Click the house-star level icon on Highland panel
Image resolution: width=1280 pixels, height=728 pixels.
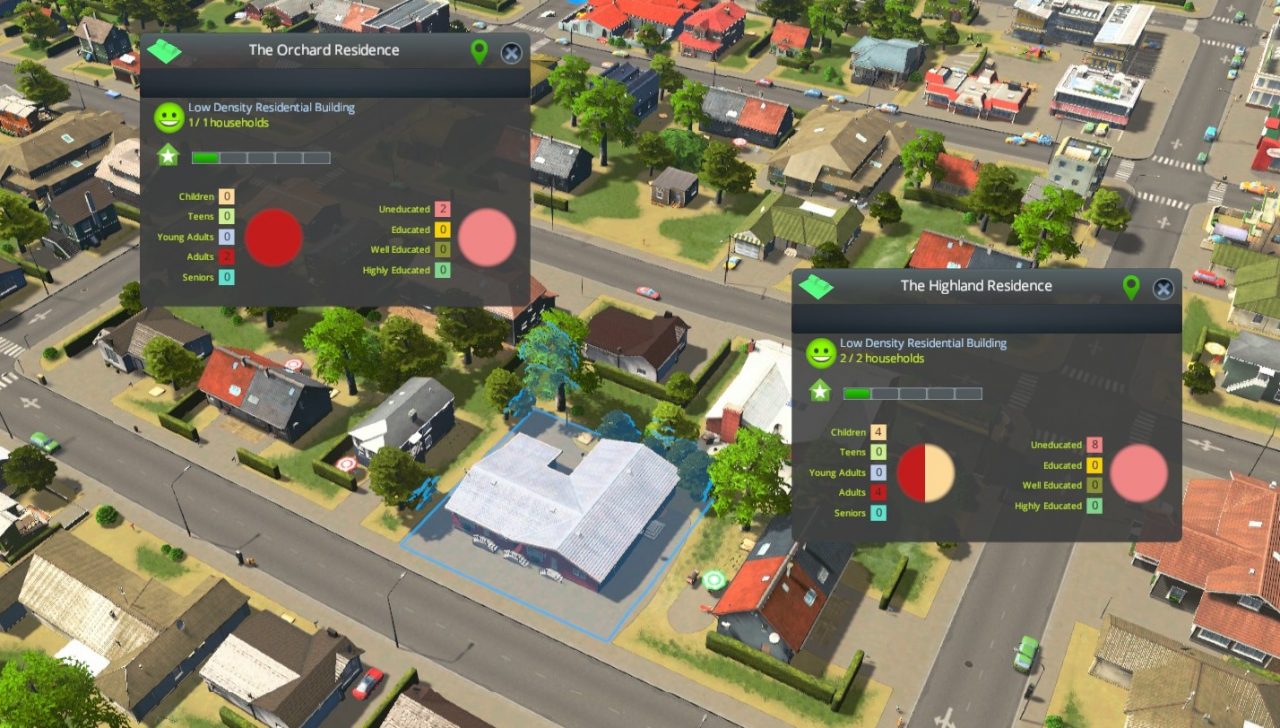point(818,392)
